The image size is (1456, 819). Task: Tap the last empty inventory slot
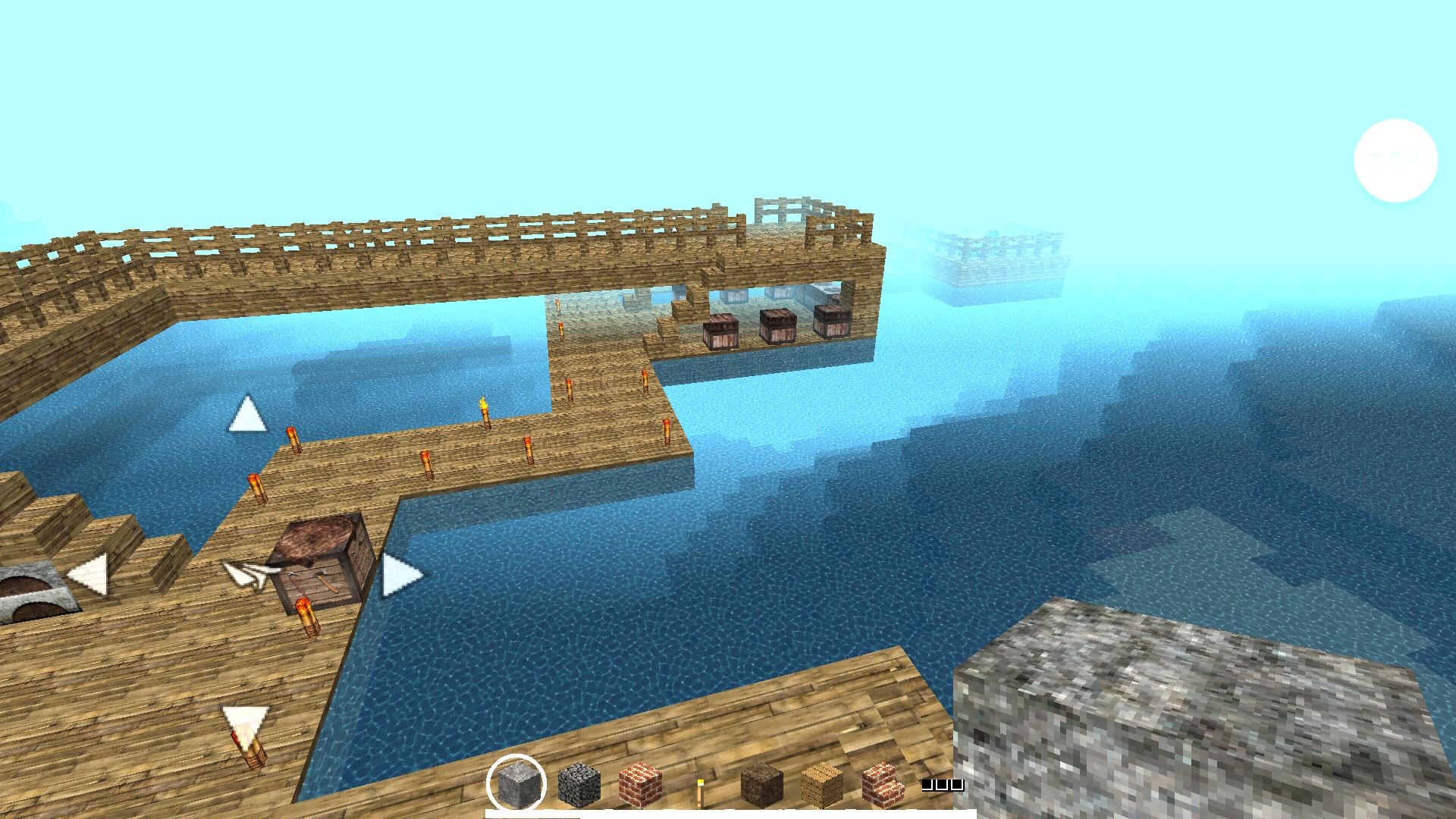tap(955, 784)
